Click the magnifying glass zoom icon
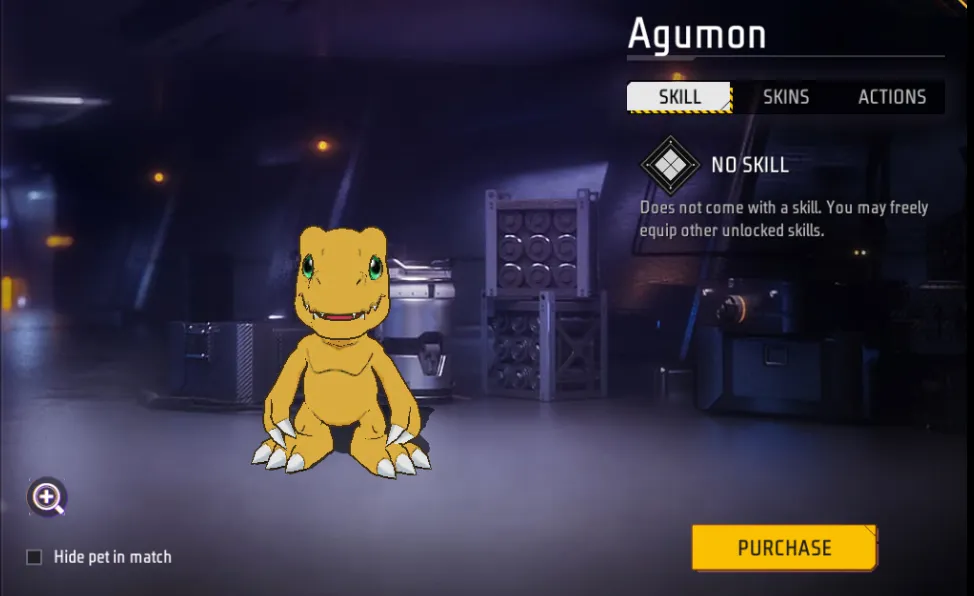 [x=47, y=497]
